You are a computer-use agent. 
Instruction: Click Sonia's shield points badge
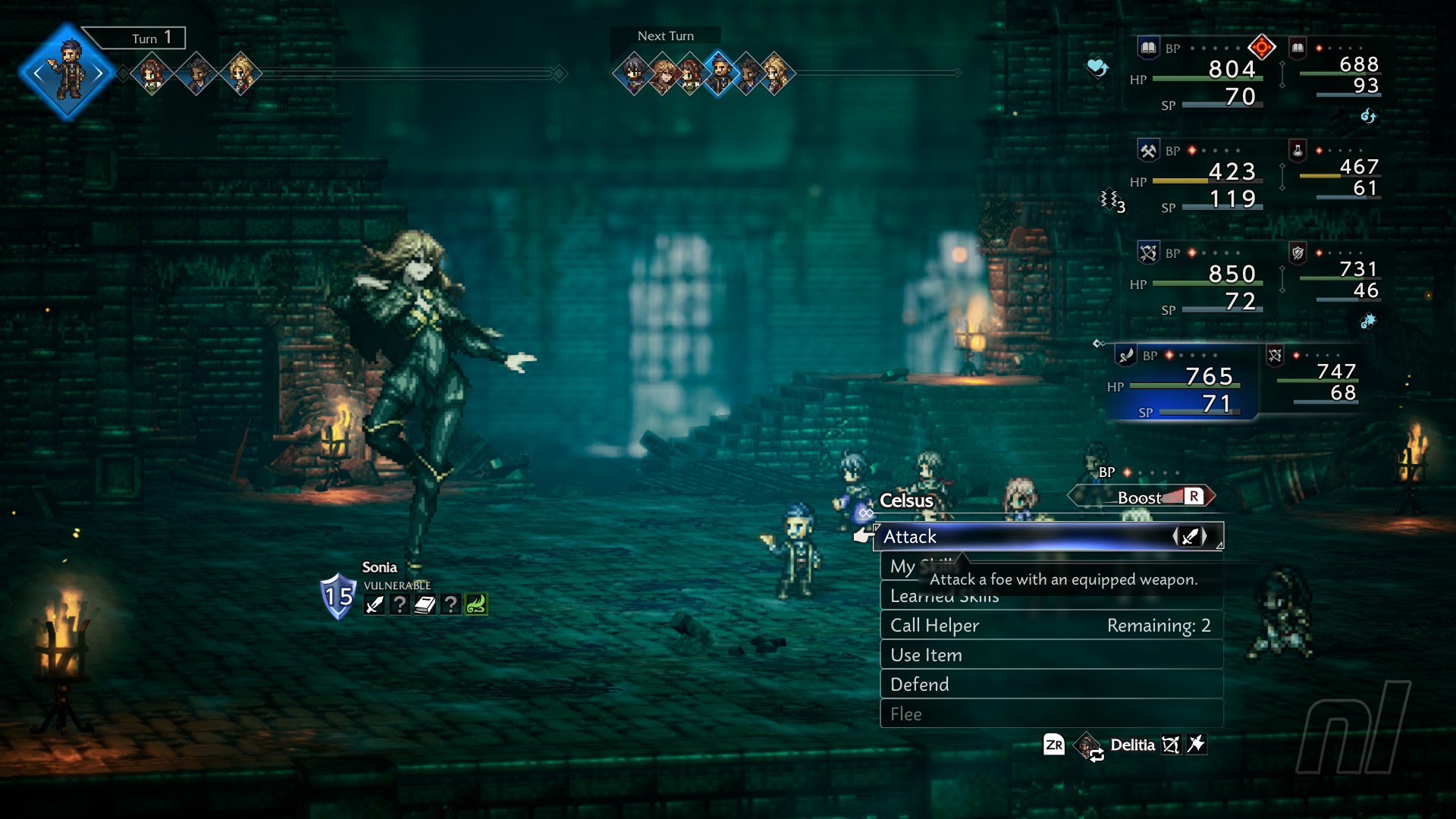(338, 597)
